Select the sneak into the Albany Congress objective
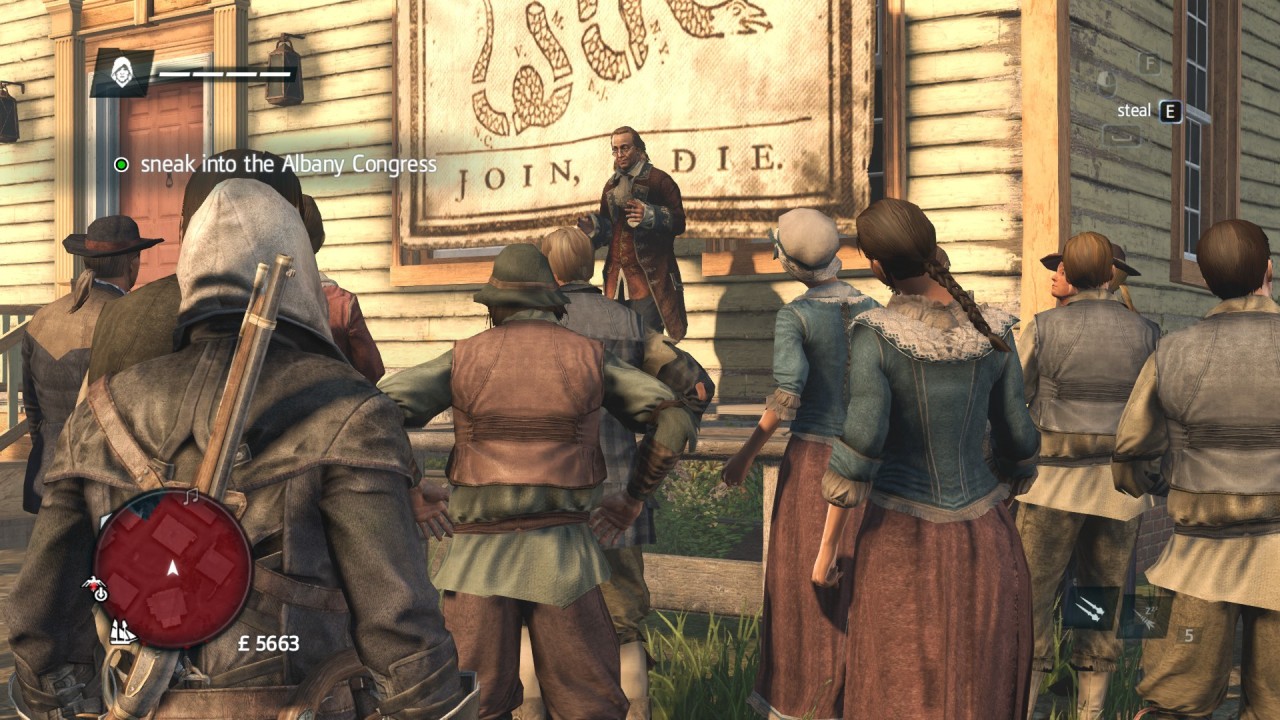The width and height of the screenshot is (1280, 720). (x=288, y=164)
